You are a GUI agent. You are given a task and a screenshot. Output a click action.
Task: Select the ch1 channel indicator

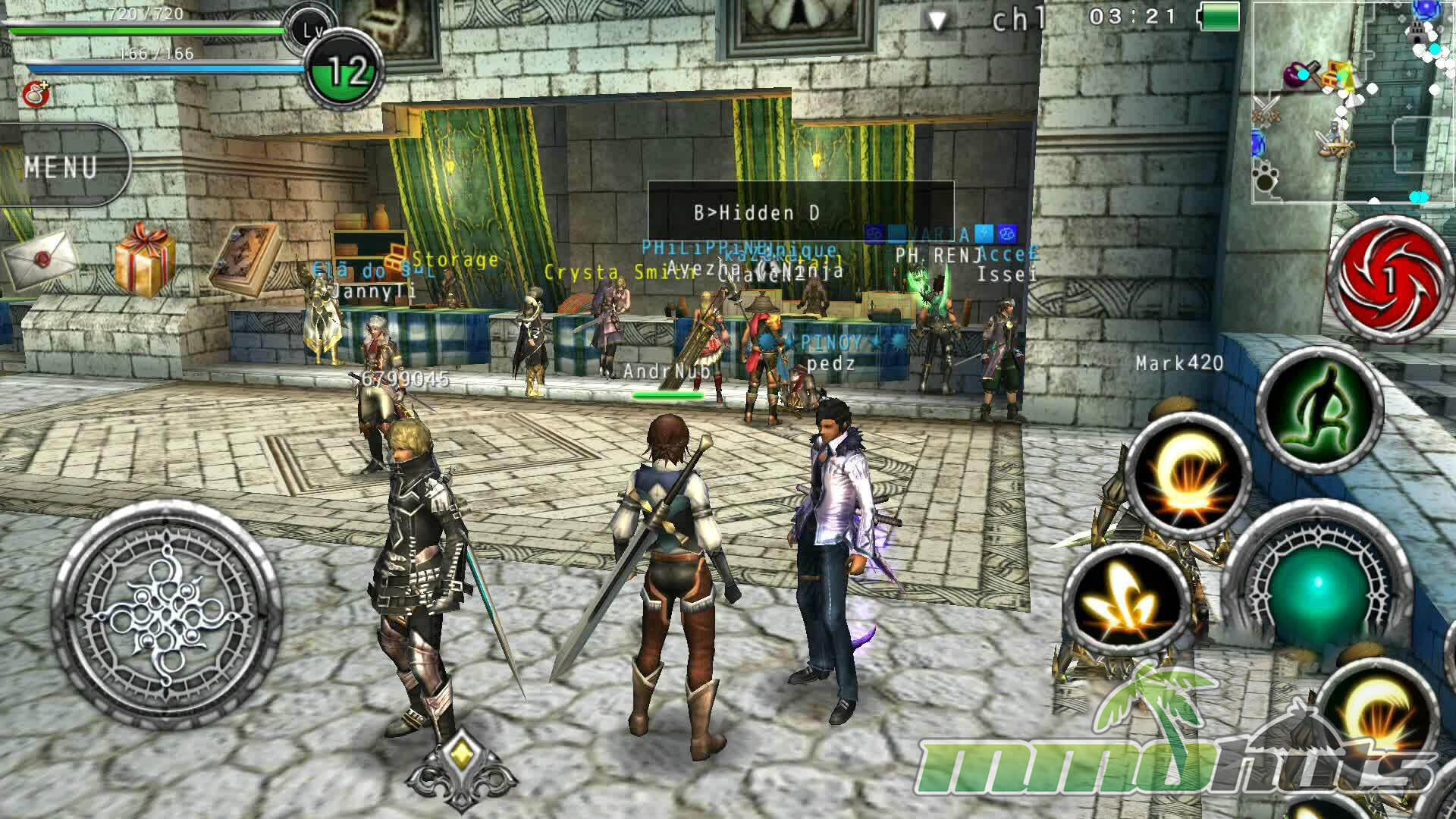pos(1018,20)
